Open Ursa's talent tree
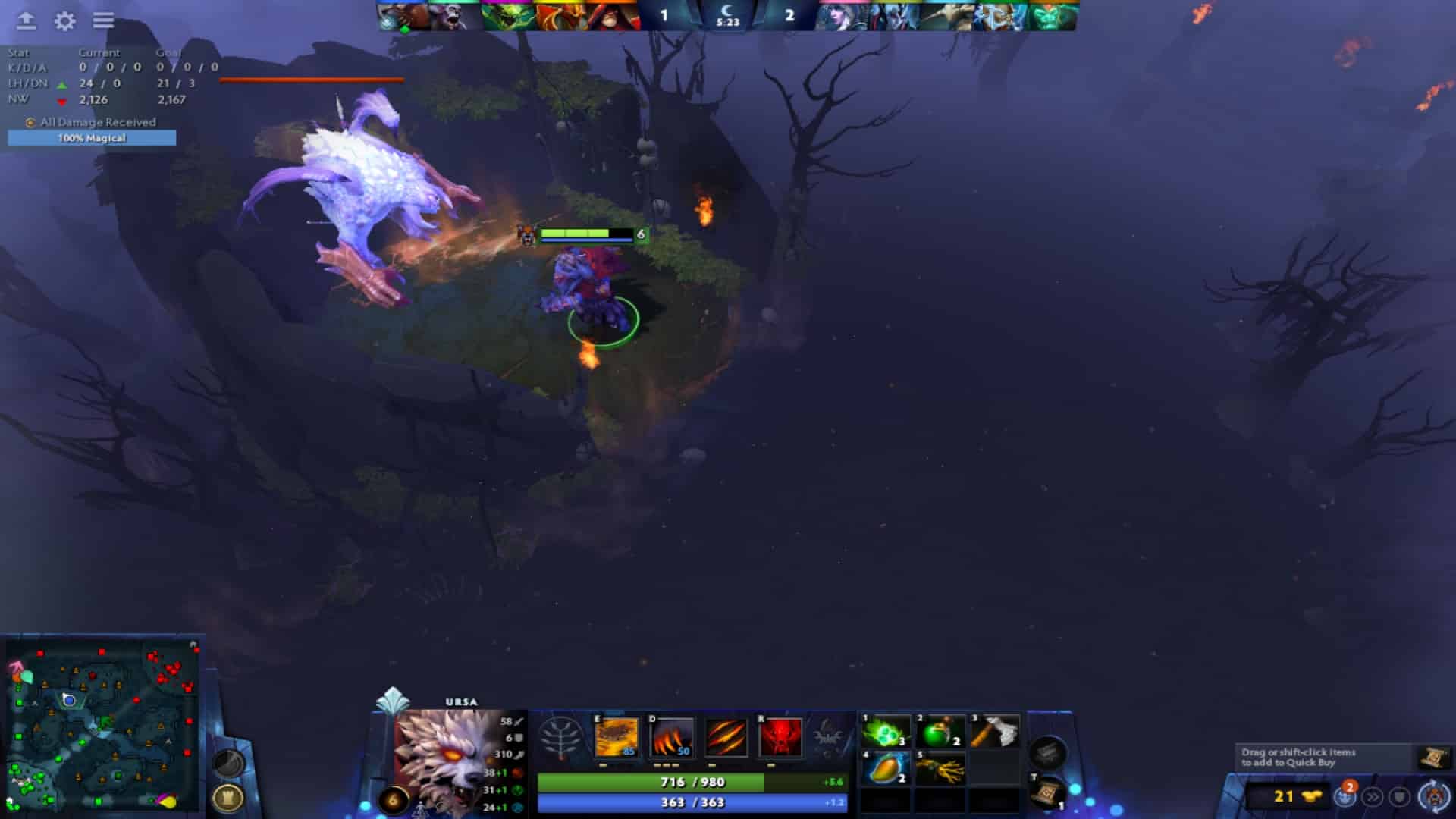The width and height of the screenshot is (1456, 819). pos(561,737)
